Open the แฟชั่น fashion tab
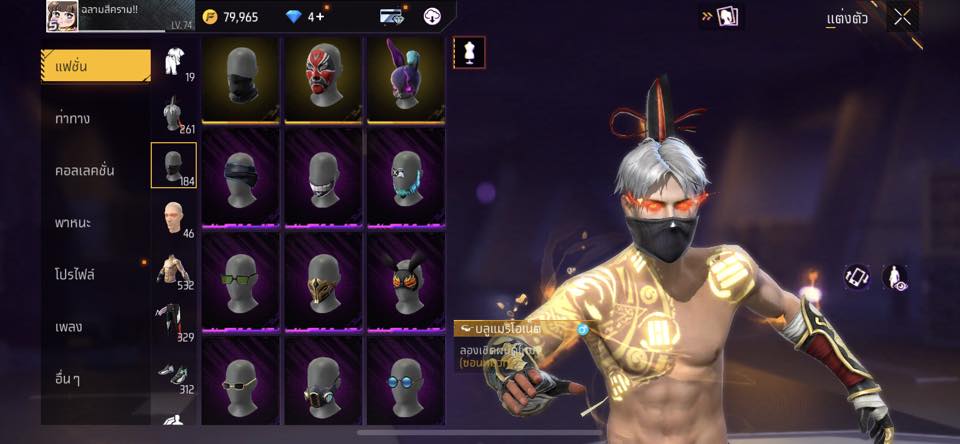This screenshot has width=960, height=444. point(95,66)
